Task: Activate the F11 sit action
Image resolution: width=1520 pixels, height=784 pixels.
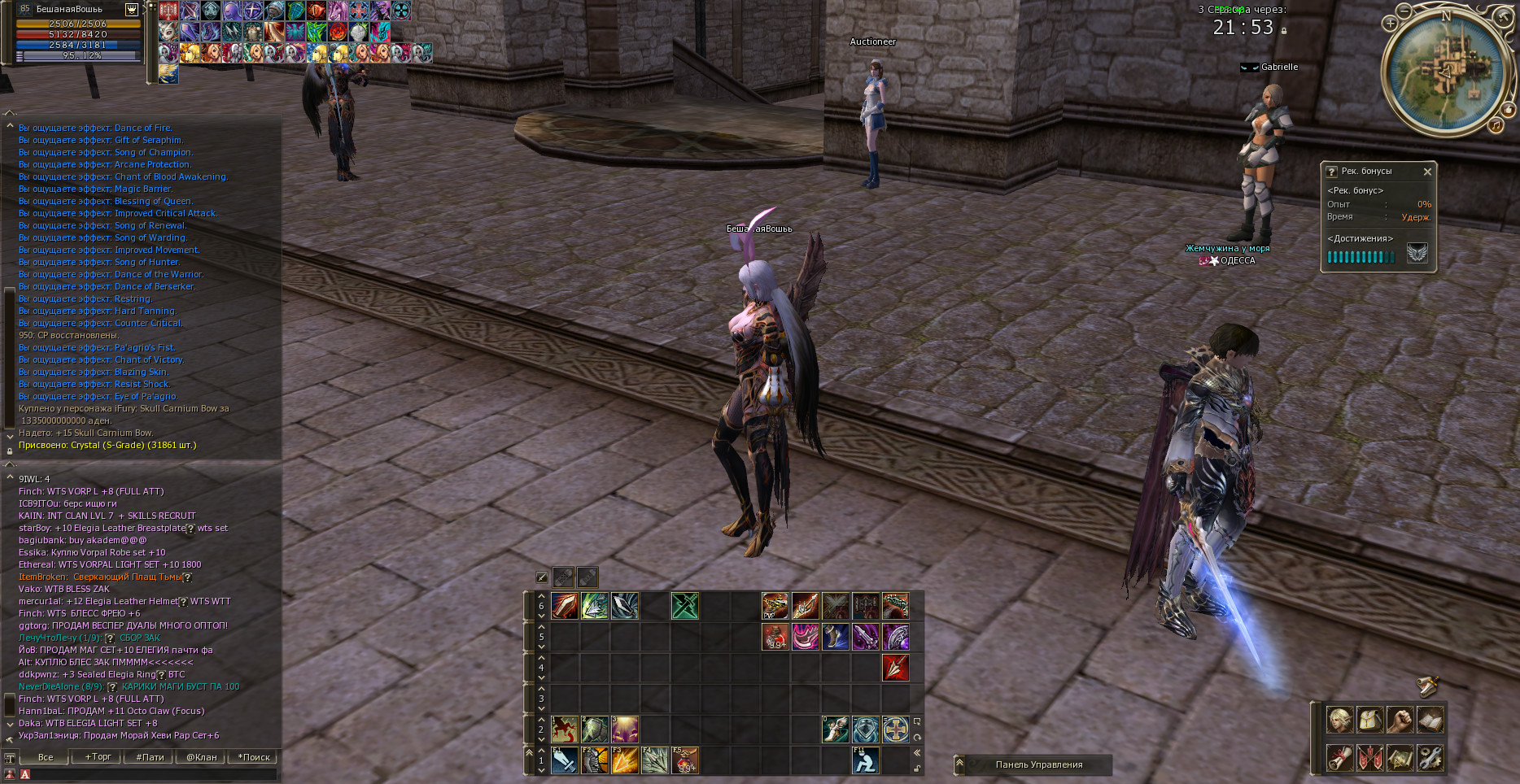Action: point(865,760)
